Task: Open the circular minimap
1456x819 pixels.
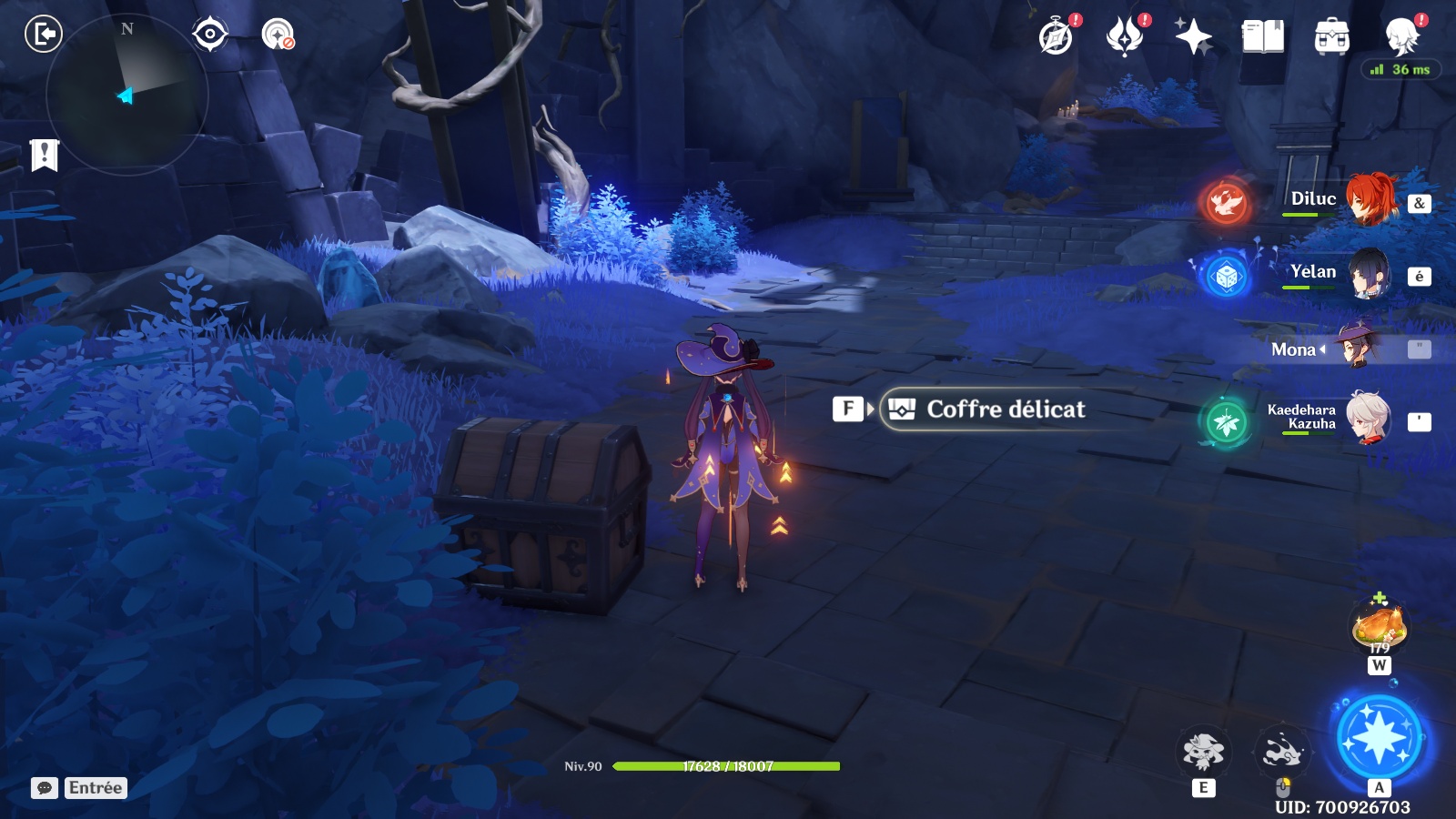Action: pos(127,95)
